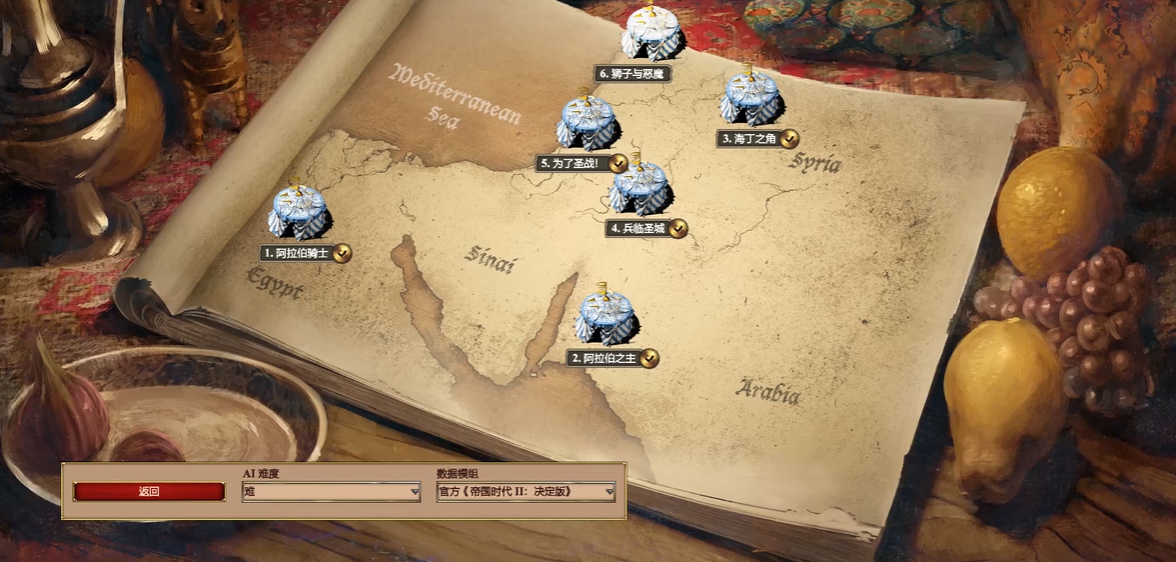Choose mission 2 阿拉伯之主
This screenshot has height=562, width=1176.
(604, 317)
